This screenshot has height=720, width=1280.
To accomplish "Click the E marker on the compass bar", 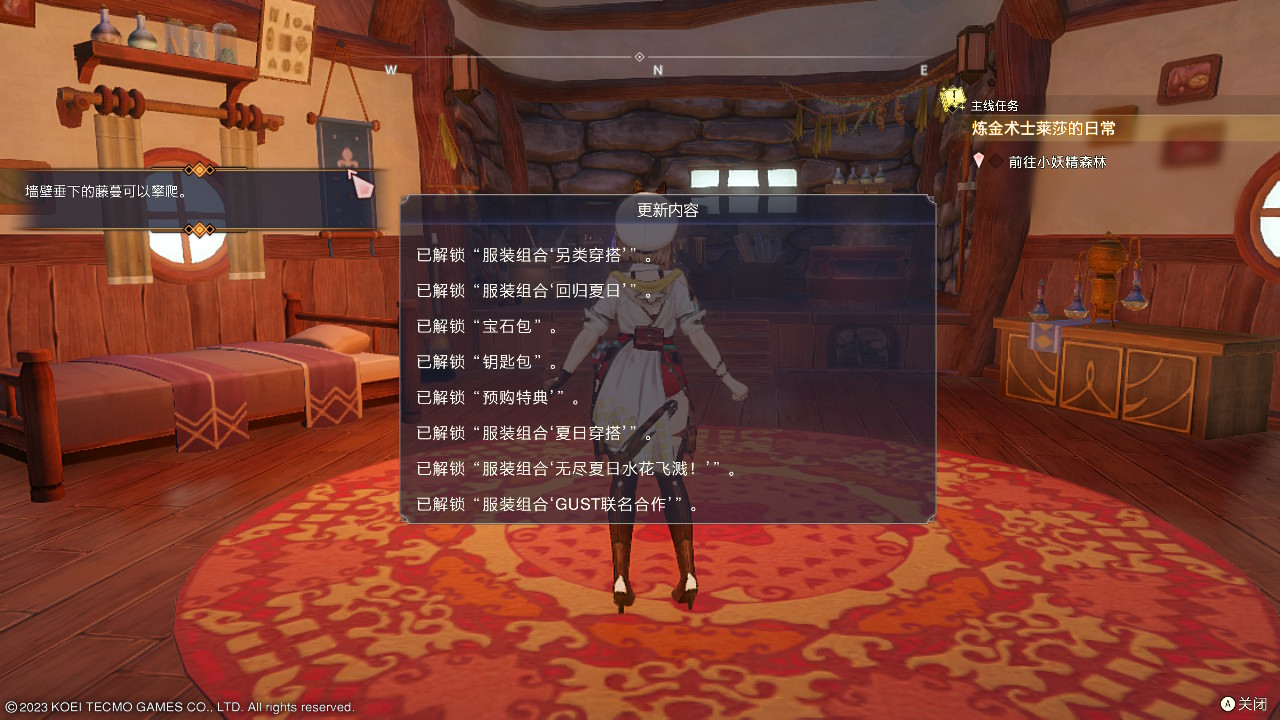I will tap(922, 71).
